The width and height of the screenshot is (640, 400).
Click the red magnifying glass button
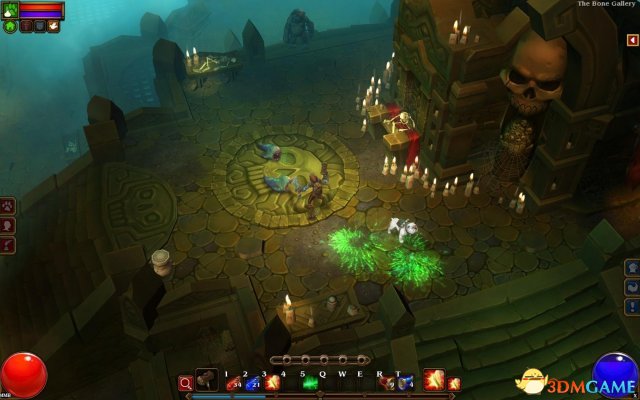(185, 382)
